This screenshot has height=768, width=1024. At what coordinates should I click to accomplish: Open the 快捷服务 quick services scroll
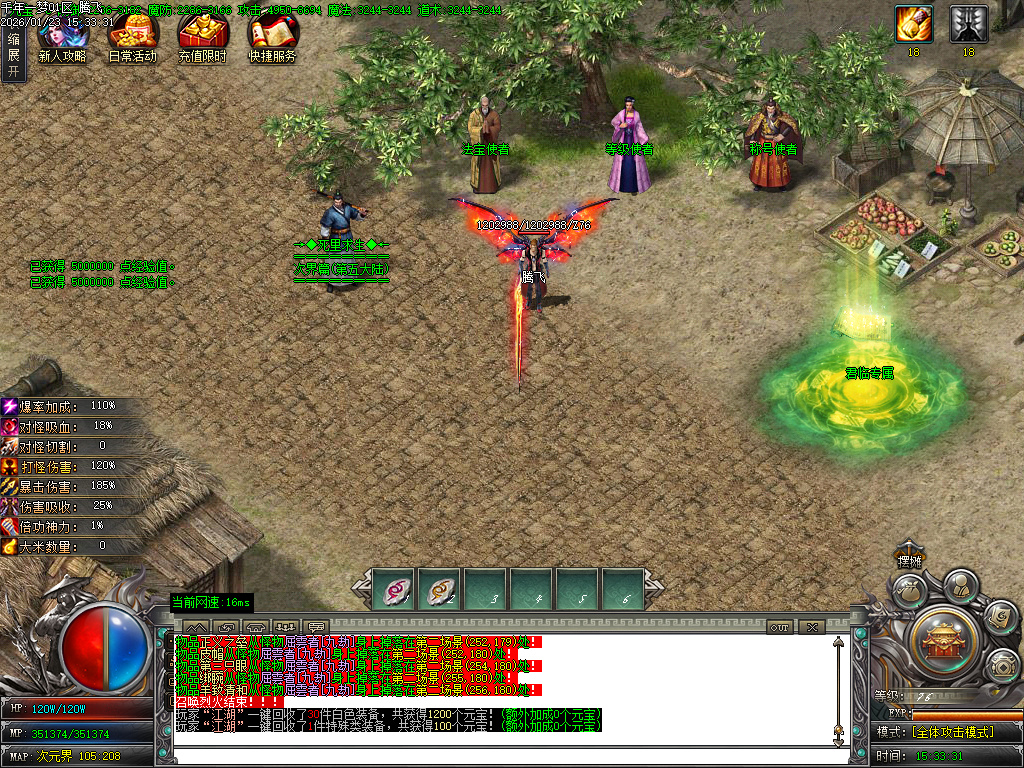(272, 36)
